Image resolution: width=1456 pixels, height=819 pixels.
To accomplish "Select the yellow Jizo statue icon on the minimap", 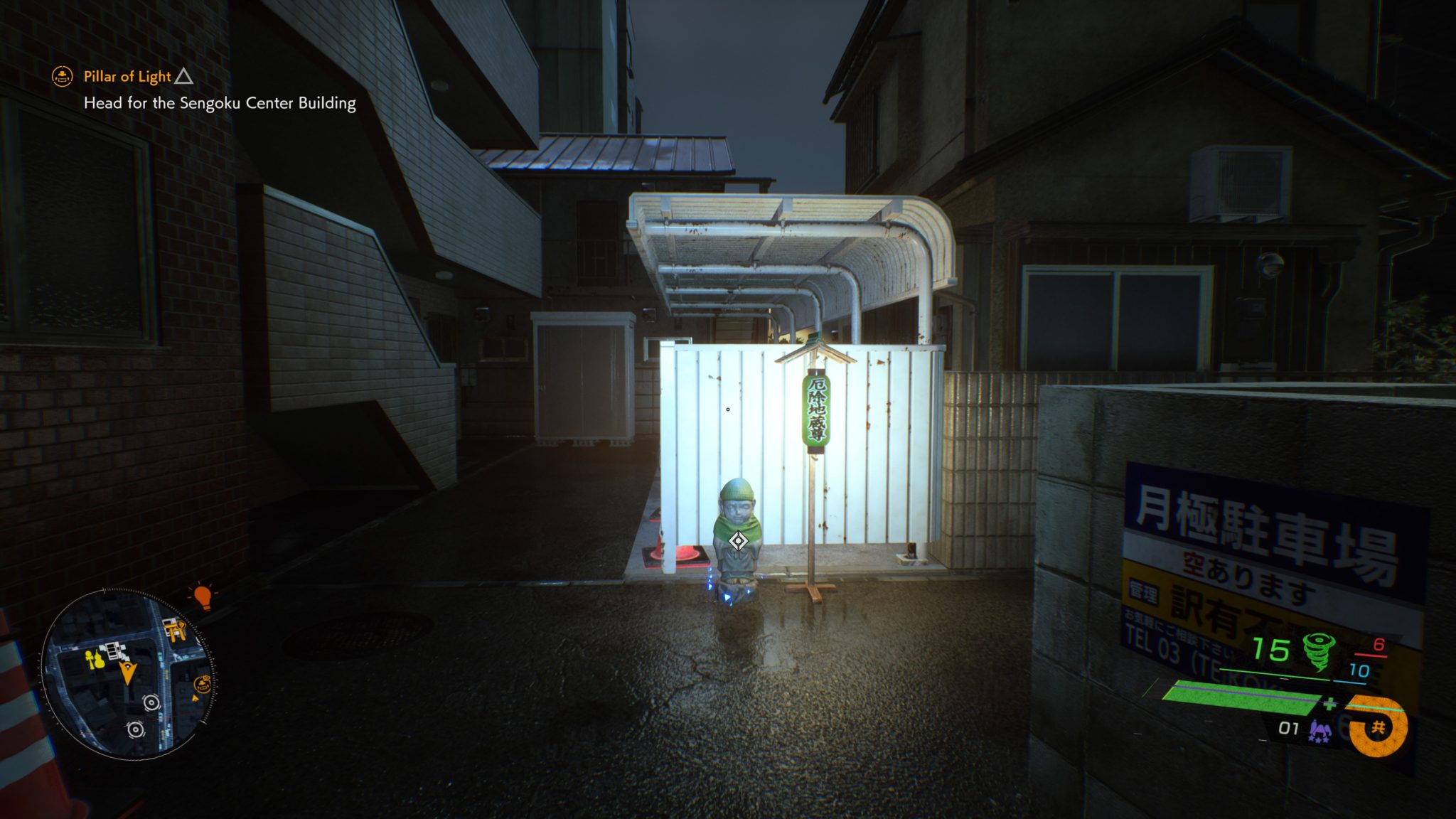I will pos(94,659).
